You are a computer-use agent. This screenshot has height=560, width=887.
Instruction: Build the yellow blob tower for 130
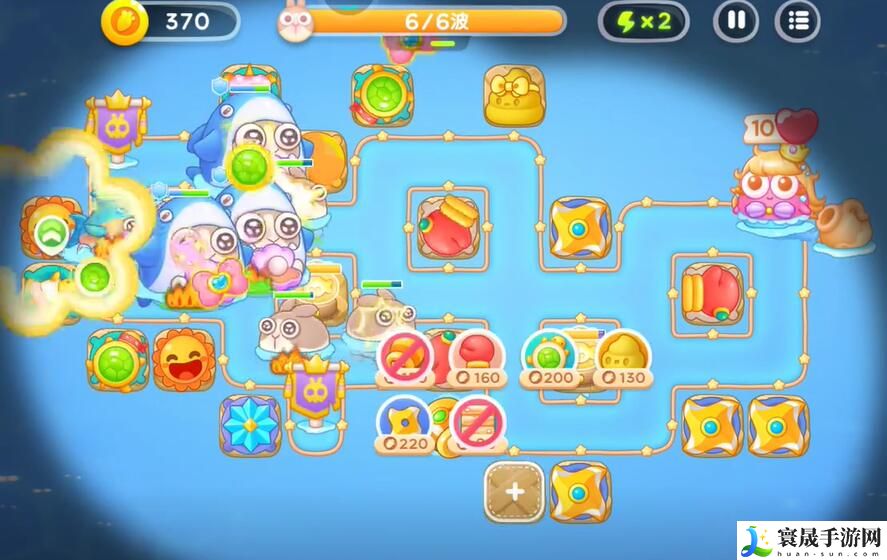click(621, 358)
